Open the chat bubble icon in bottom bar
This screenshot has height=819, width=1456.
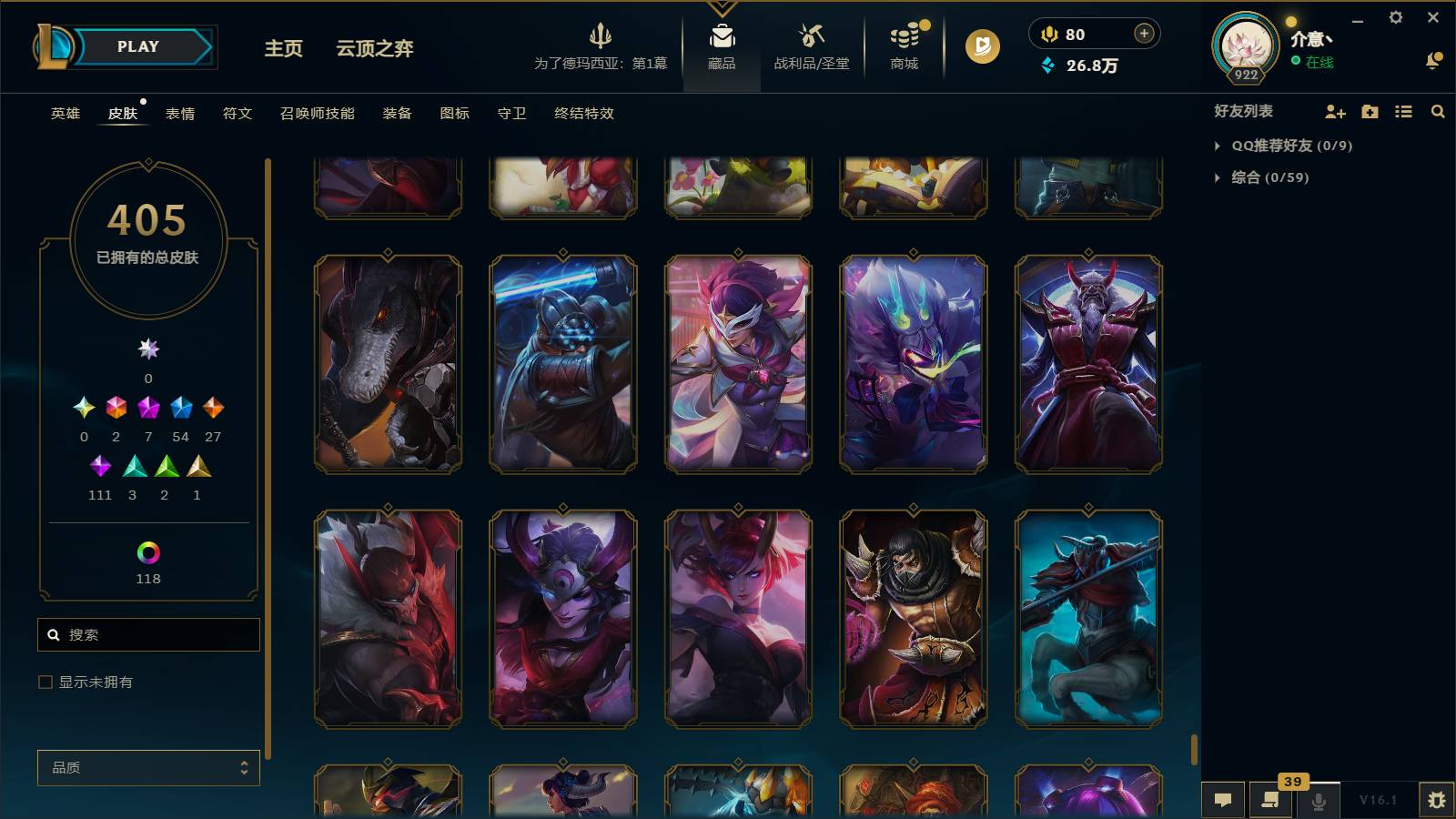(x=1224, y=800)
